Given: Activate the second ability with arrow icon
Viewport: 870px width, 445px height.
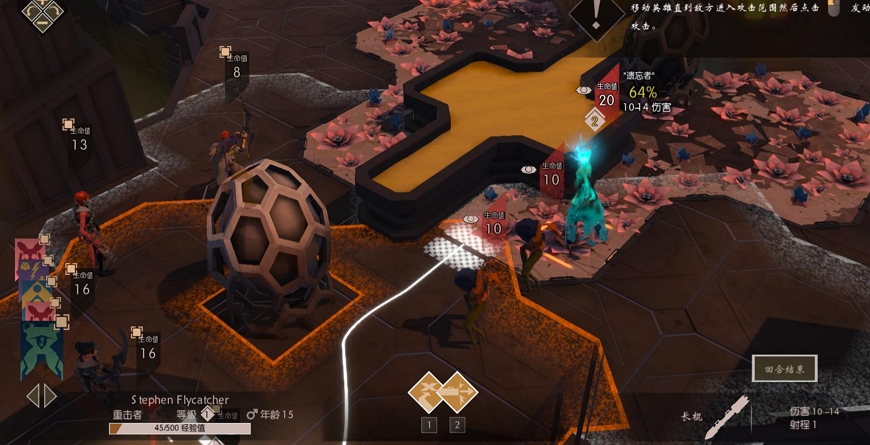Looking at the screenshot, I should pos(458,392).
